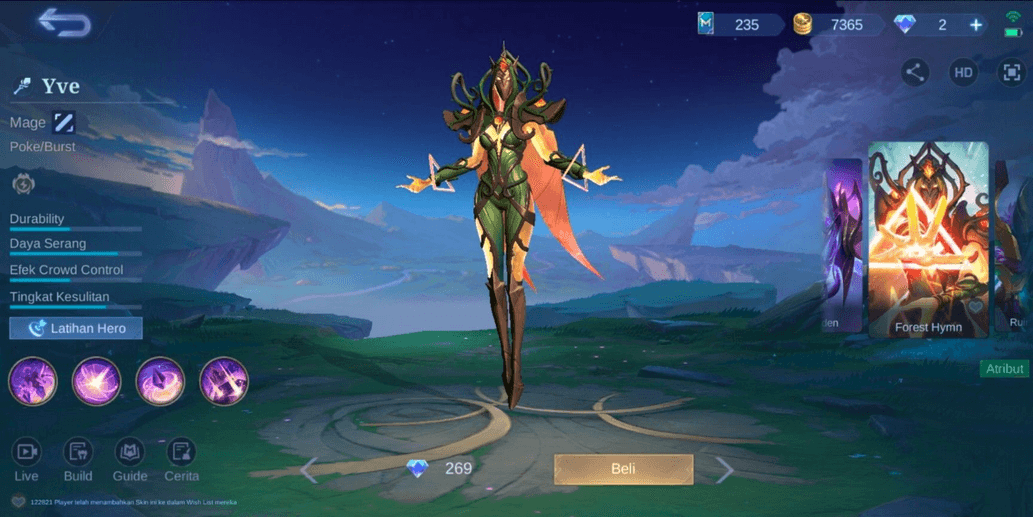View the first skill icon details
This screenshot has width=1033, height=517.
33,381
